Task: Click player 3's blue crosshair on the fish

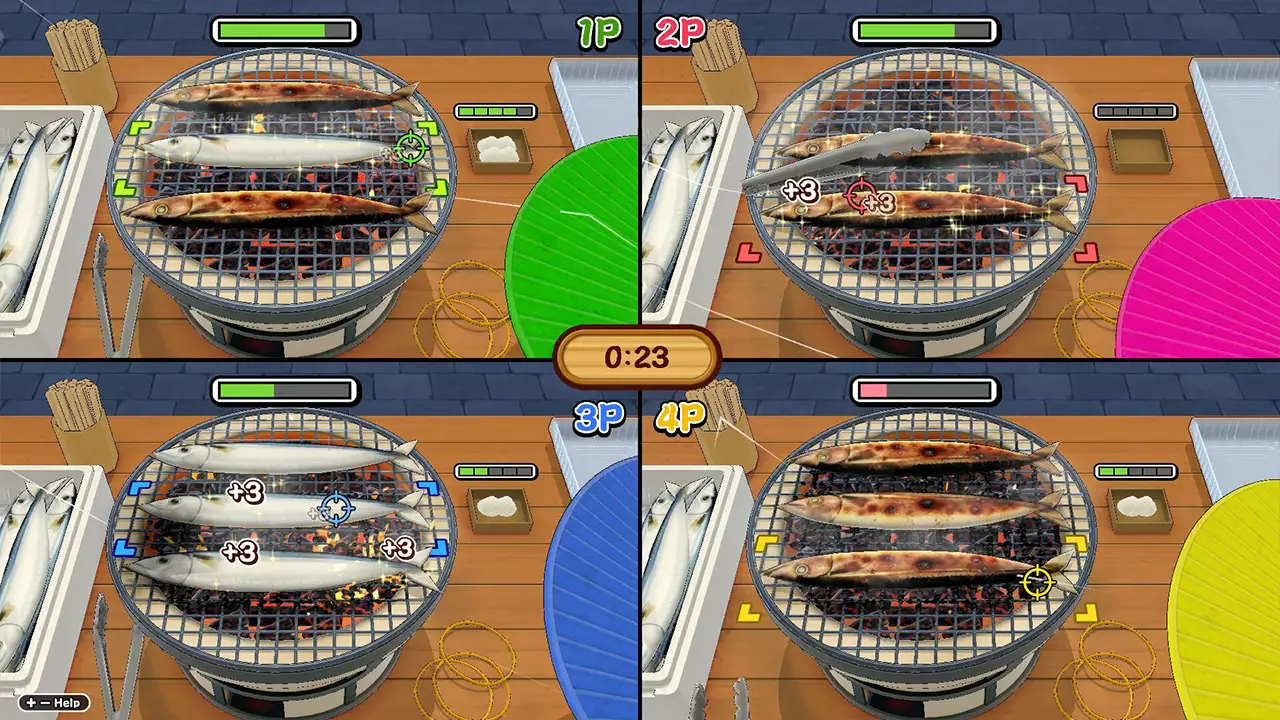Action: 335,510
